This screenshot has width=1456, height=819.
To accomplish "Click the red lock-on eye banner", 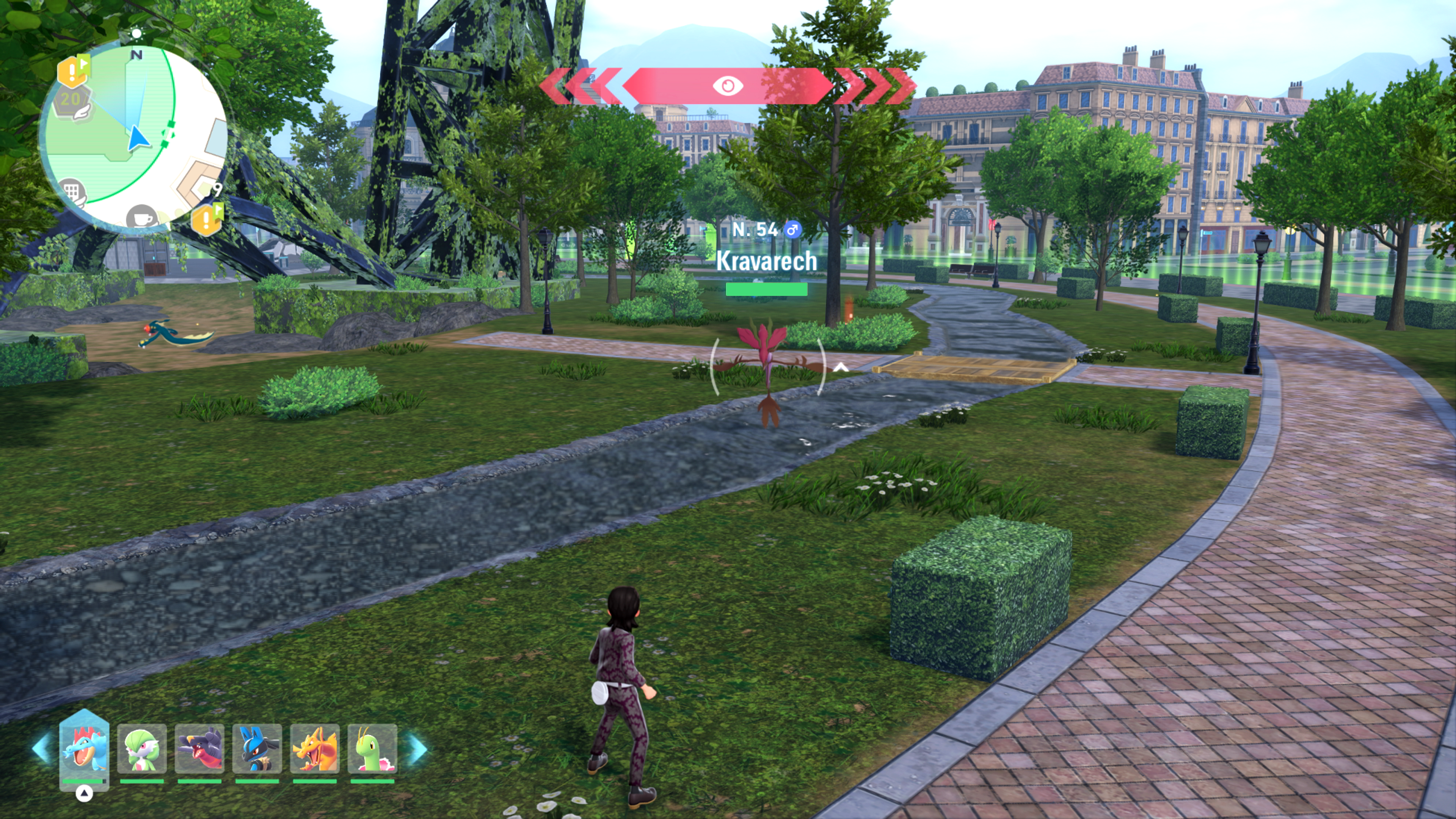I will 728,86.
